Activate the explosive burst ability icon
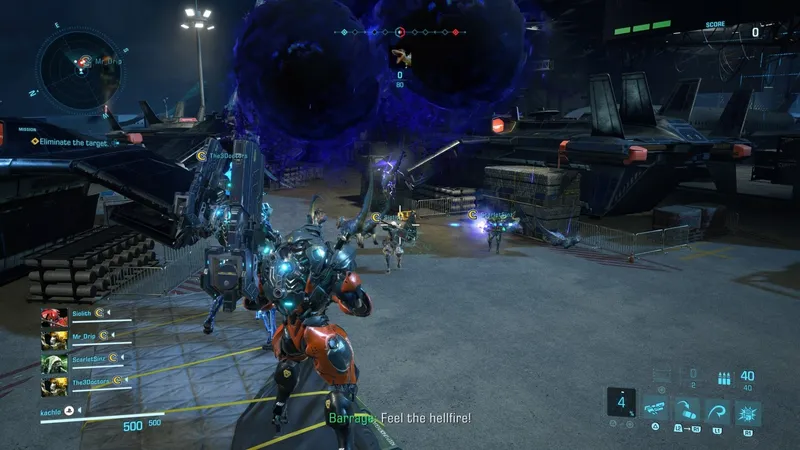 (x=747, y=411)
